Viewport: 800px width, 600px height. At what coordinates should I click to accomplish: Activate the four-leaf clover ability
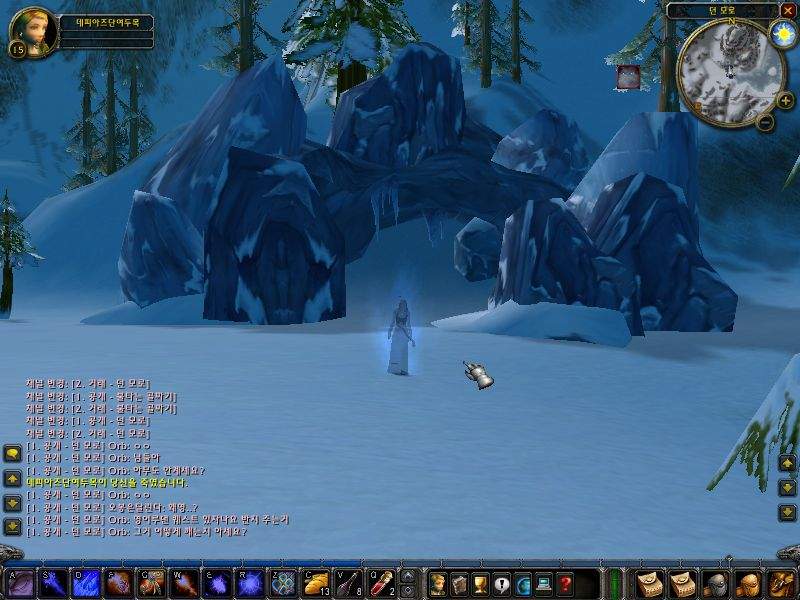(285, 583)
